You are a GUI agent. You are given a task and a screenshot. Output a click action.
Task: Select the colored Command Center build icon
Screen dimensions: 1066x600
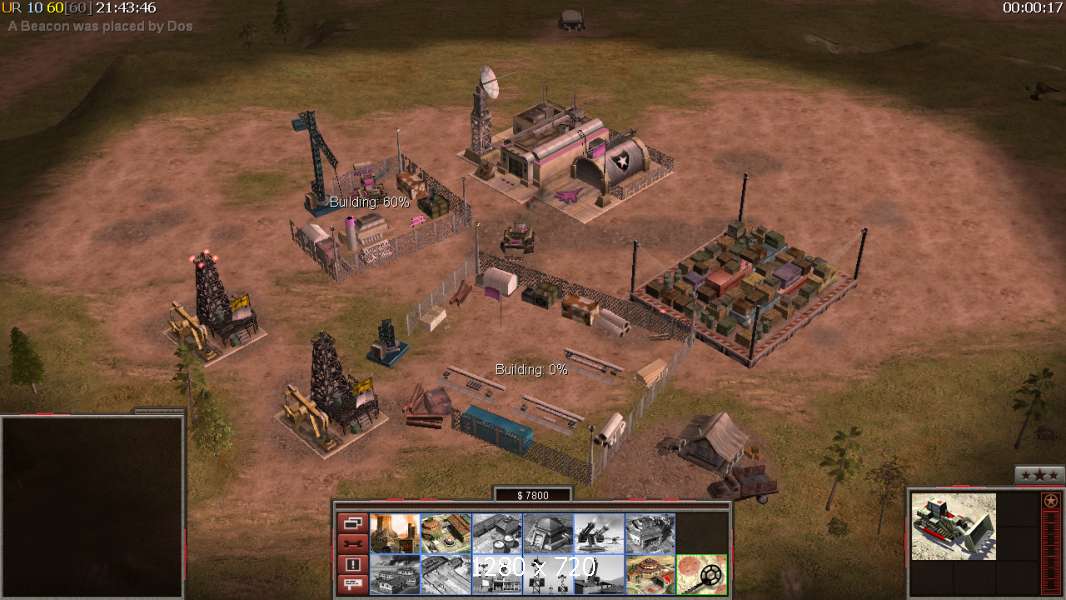[x=650, y=574]
